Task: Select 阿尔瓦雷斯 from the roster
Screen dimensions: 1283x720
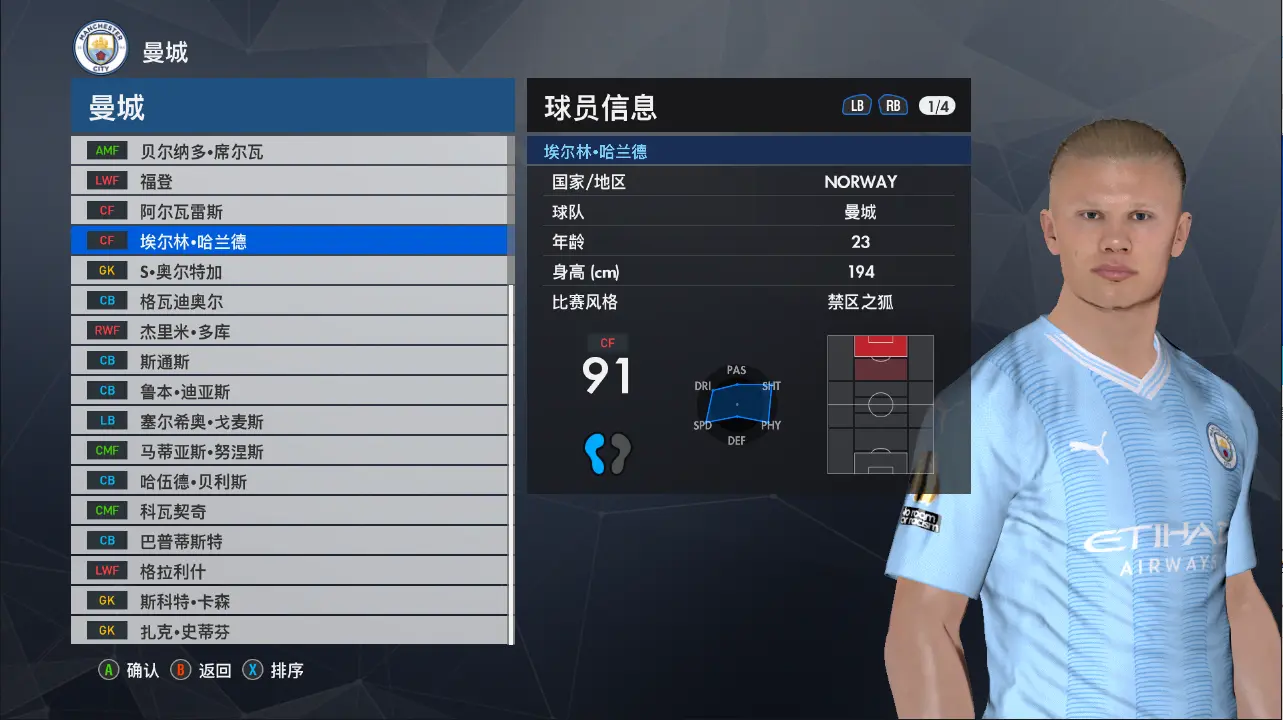Action: point(289,211)
